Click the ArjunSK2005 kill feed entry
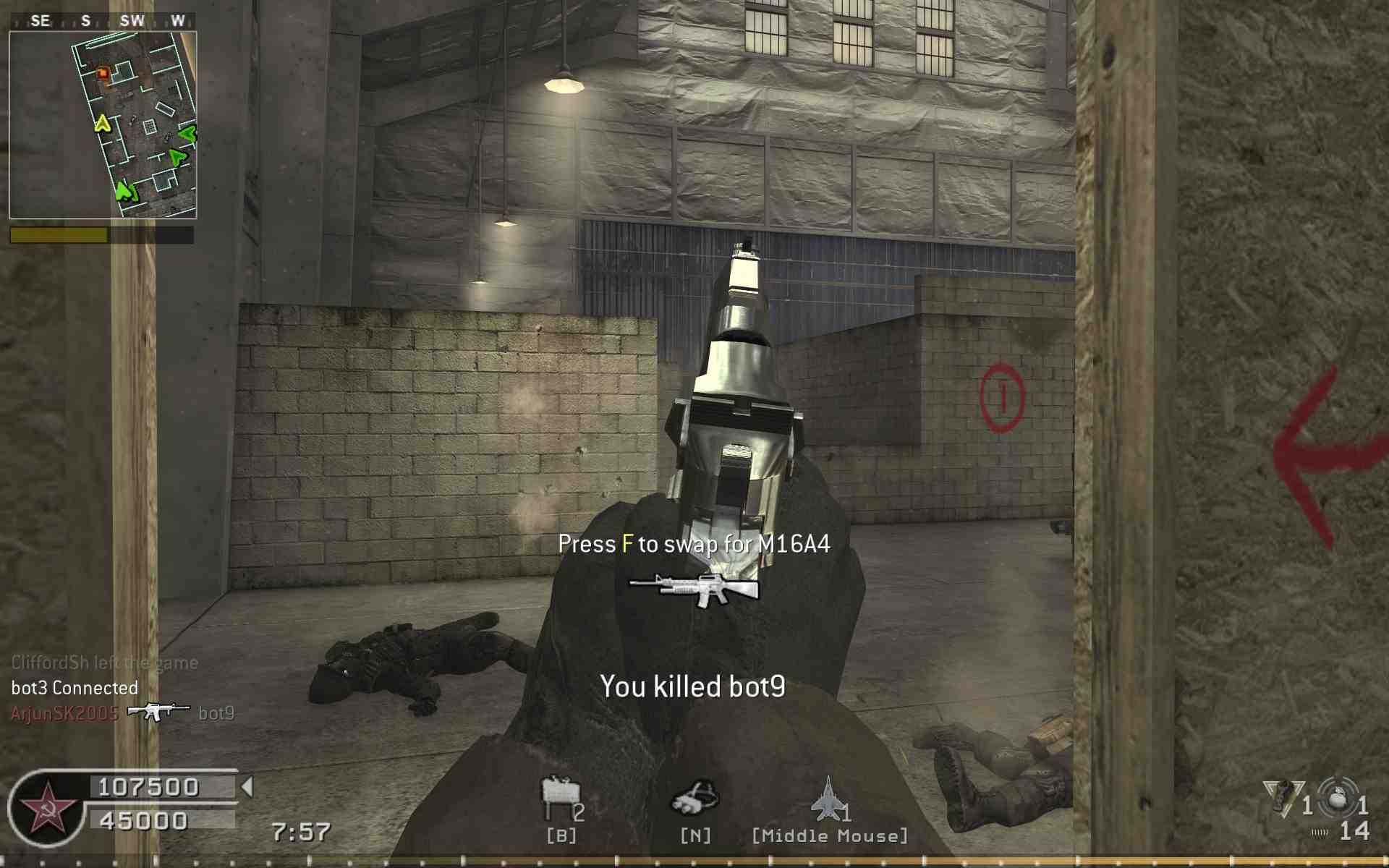The height and width of the screenshot is (868, 1389). point(65,714)
